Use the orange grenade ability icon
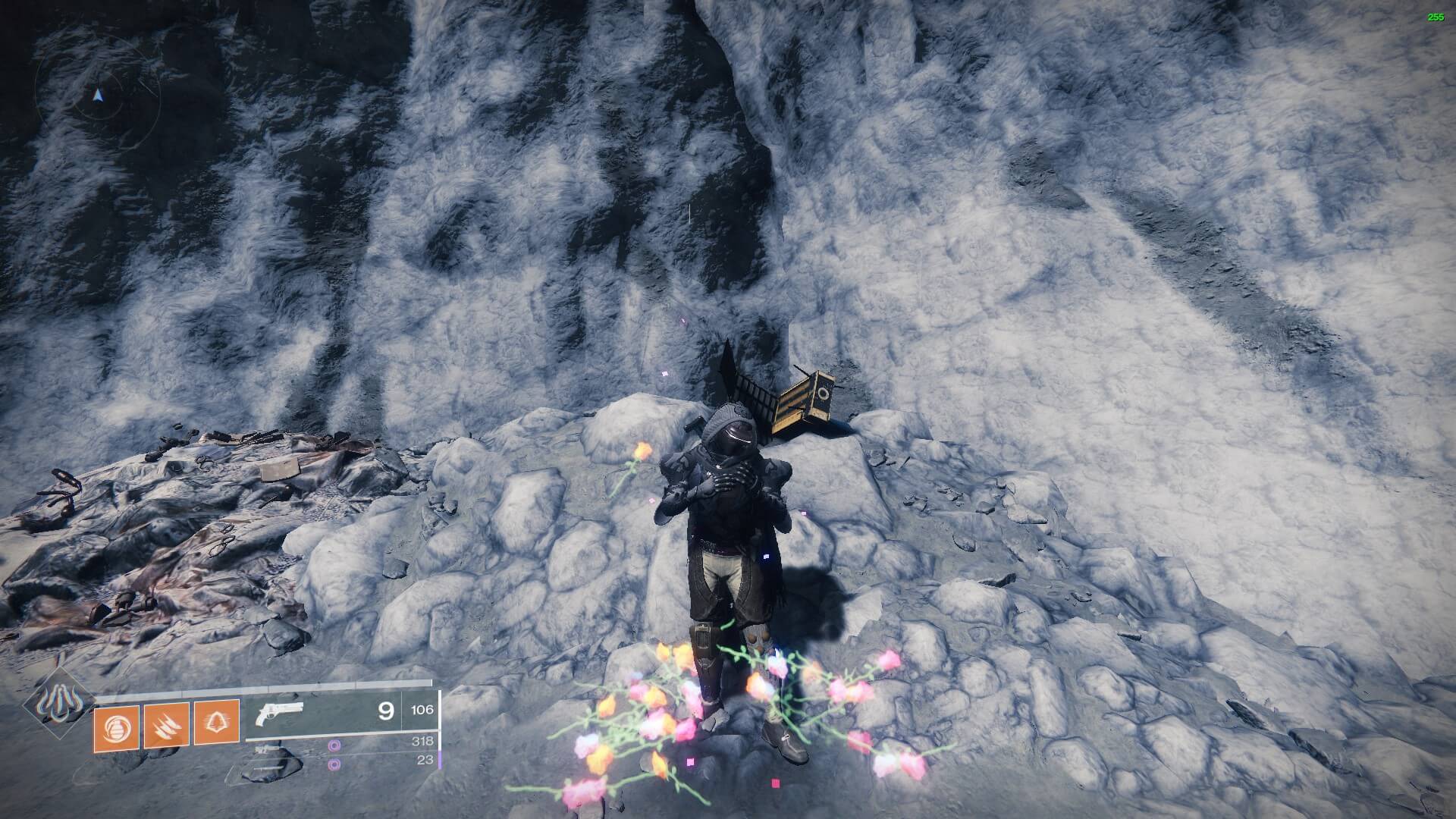The width and height of the screenshot is (1456, 819). click(116, 727)
